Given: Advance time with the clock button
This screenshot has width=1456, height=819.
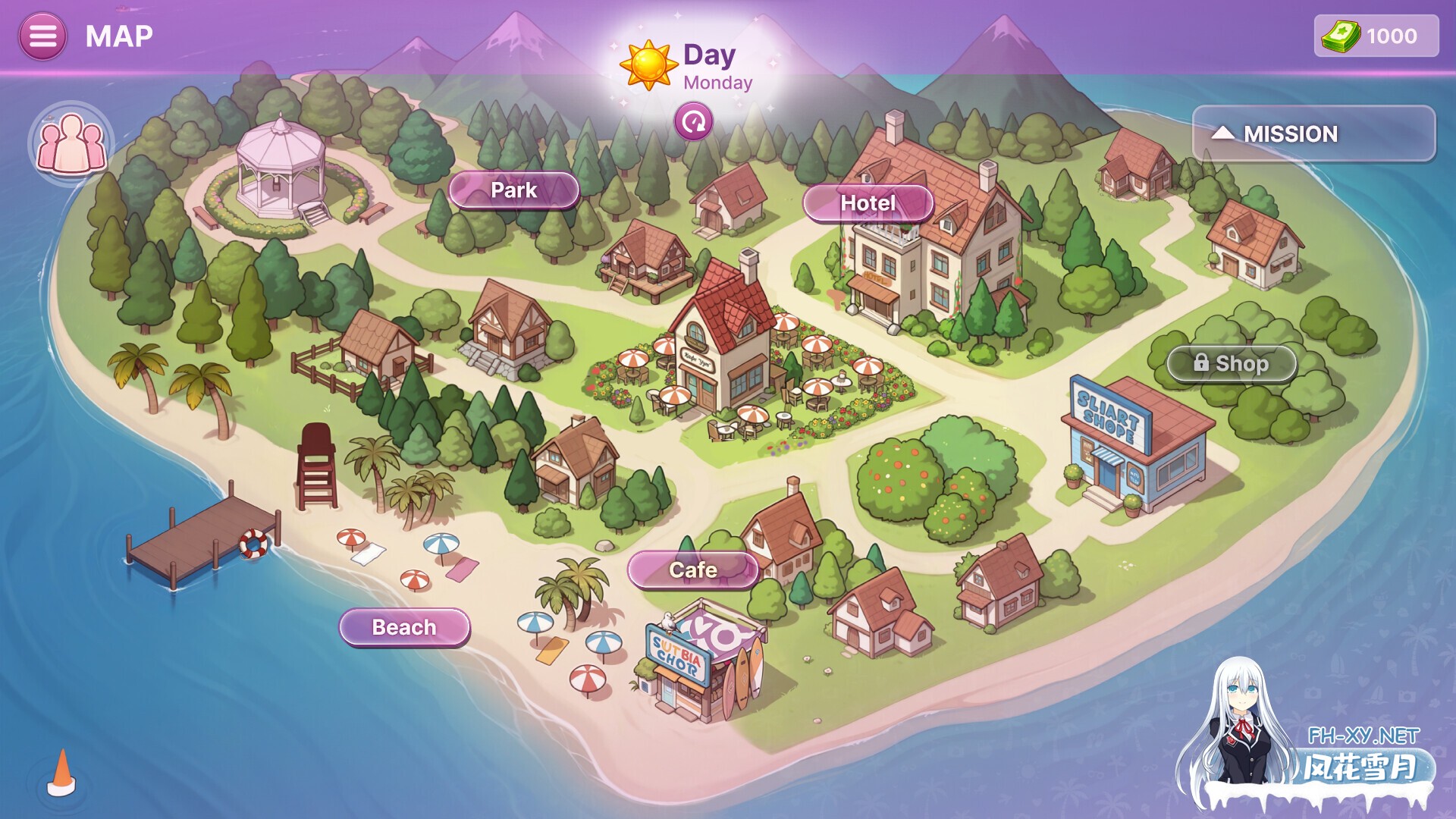Looking at the screenshot, I should (693, 122).
